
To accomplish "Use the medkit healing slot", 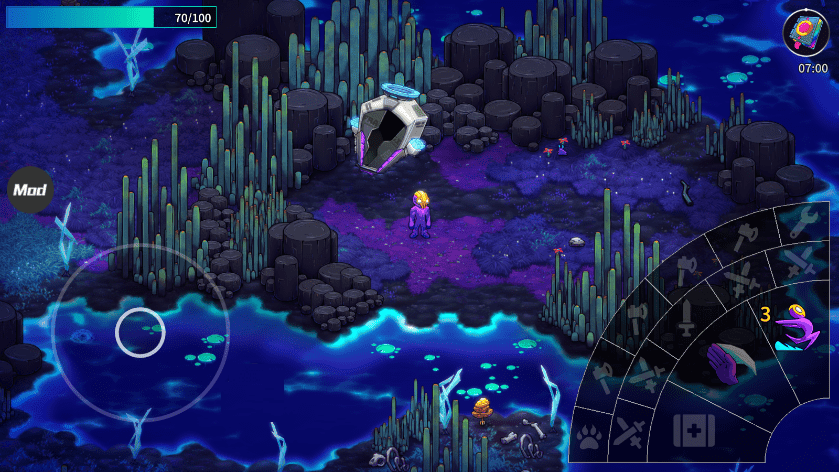I will tap(693, 431).
